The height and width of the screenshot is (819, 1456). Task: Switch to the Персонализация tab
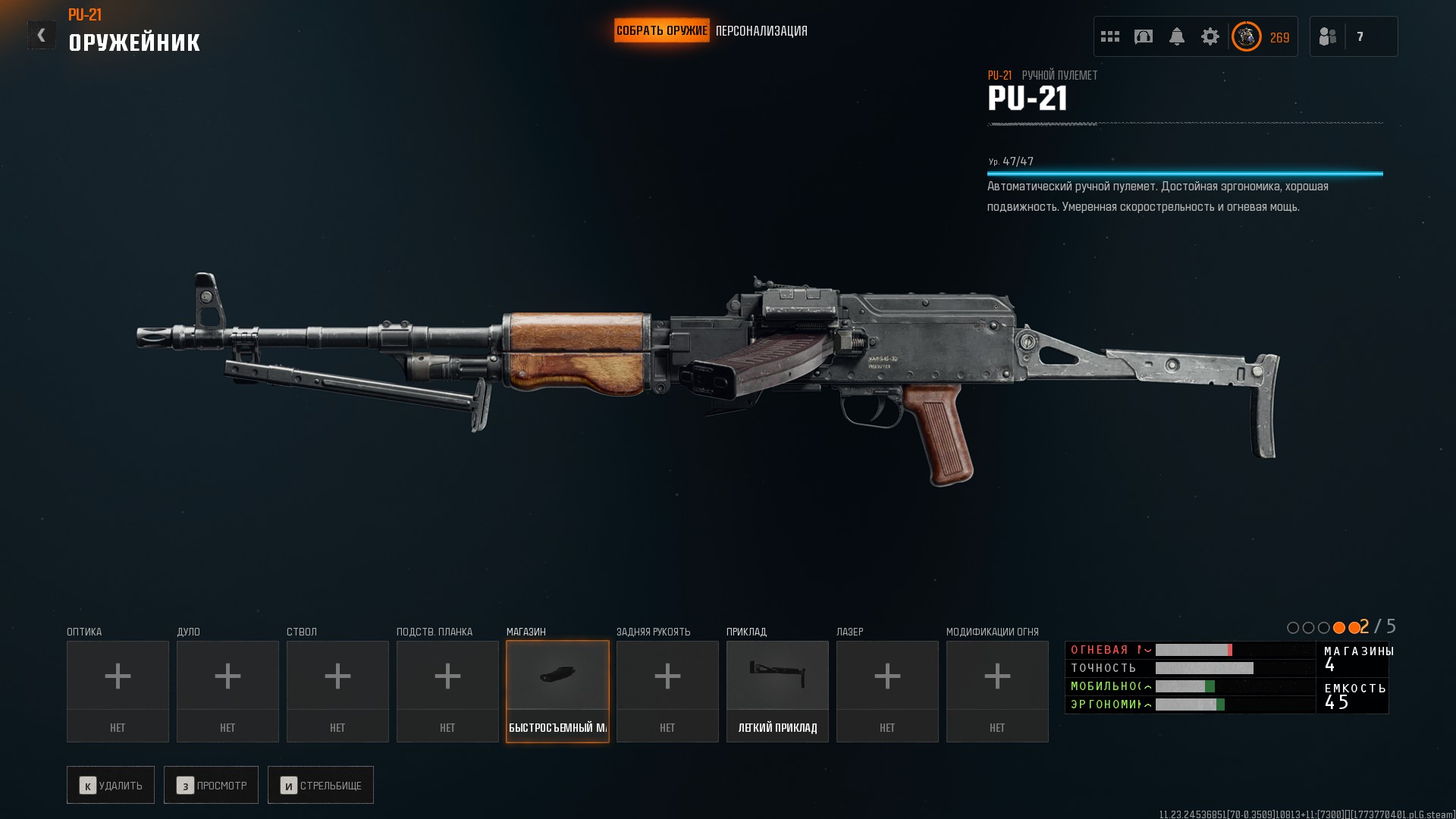coord(761,31)
